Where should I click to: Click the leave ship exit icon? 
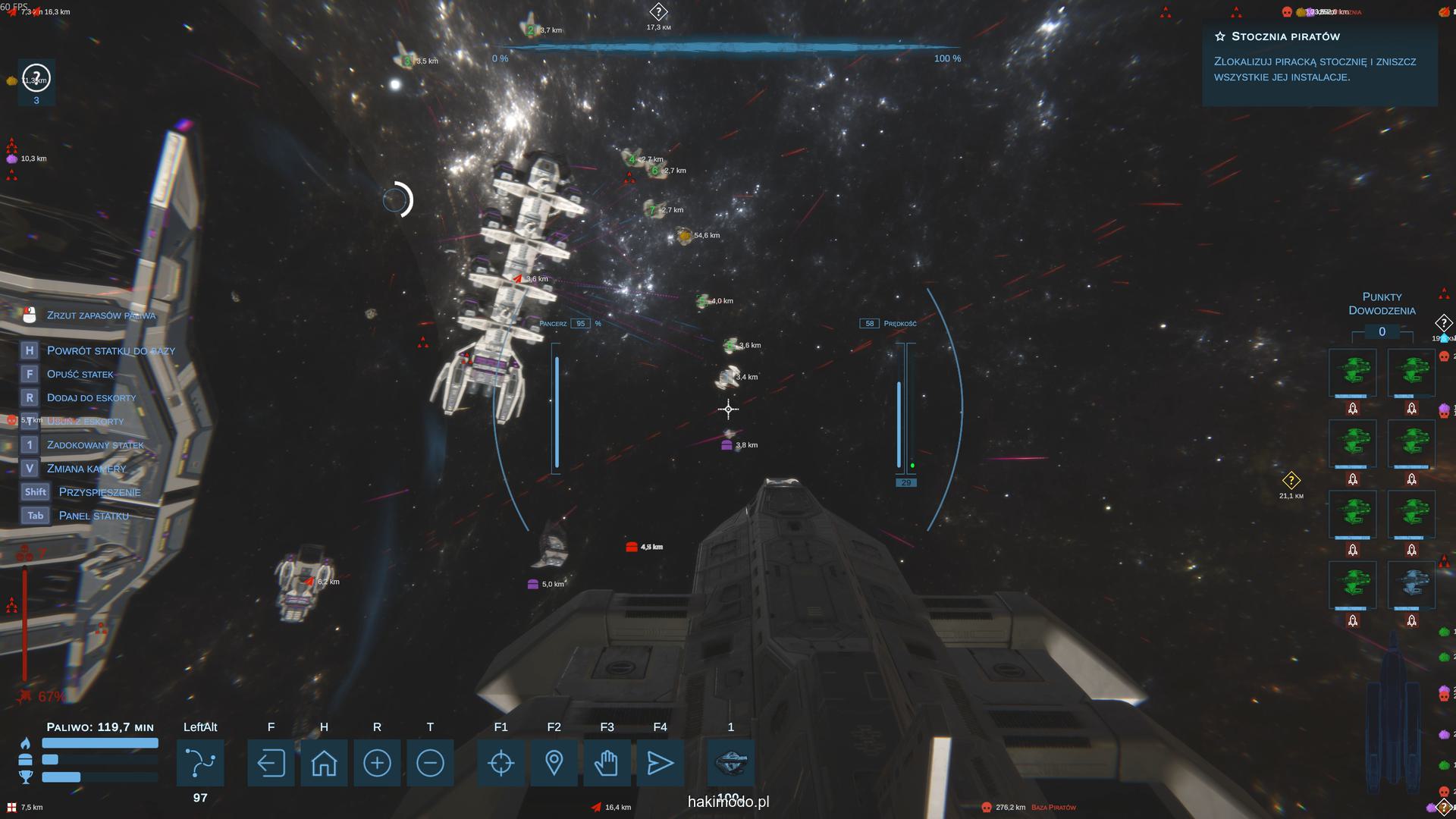[x=271, y=763]
